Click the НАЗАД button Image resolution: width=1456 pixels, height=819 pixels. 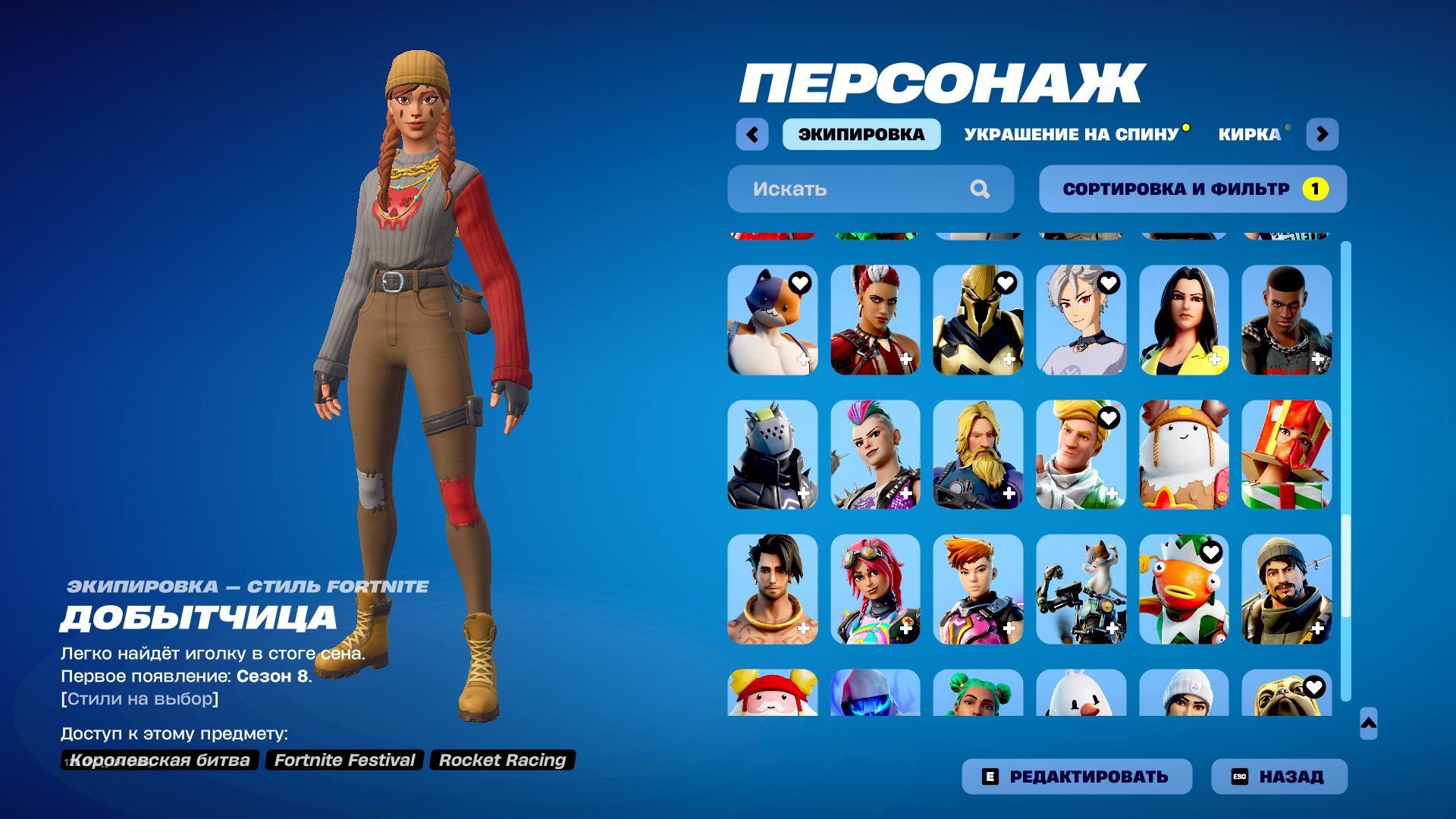(x=1279, y=776)
